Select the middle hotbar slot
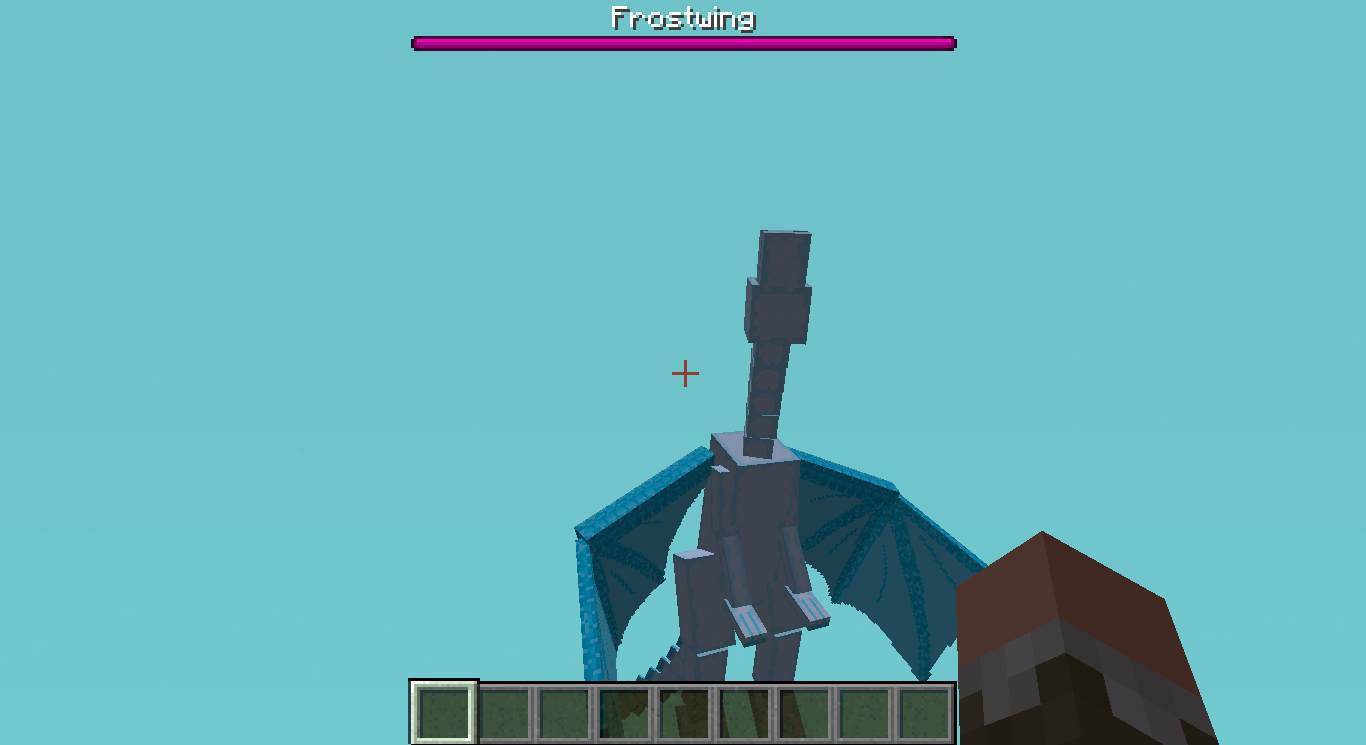 (x=683, y=710)
